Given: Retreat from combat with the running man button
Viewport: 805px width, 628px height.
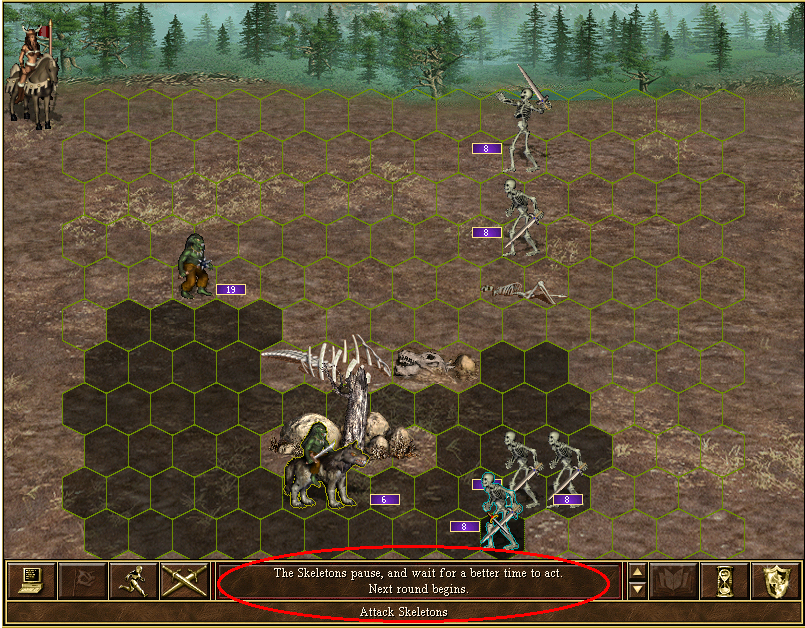Looking at the screenshot, I should tap(131, 580).
